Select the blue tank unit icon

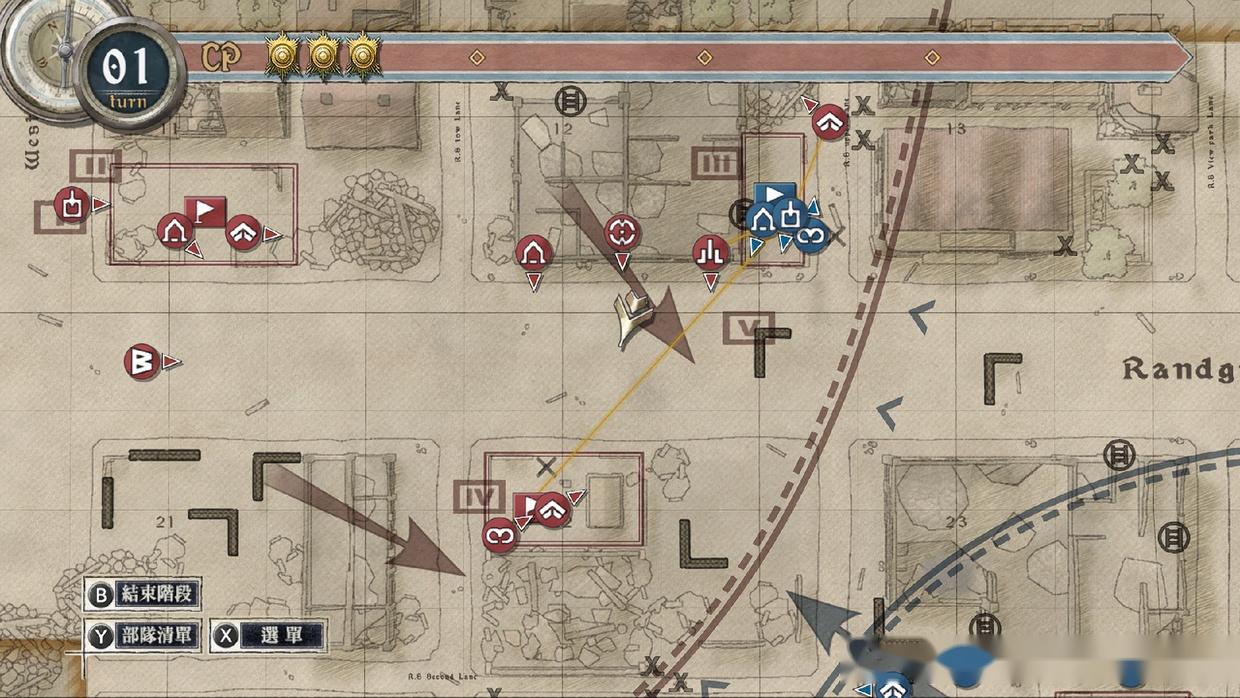(789, 217)
